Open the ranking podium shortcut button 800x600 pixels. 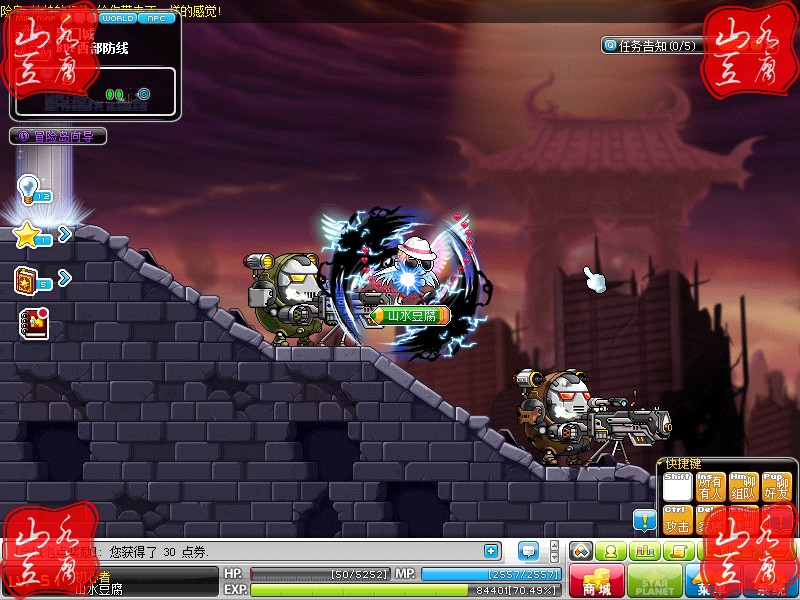point(644,551)
